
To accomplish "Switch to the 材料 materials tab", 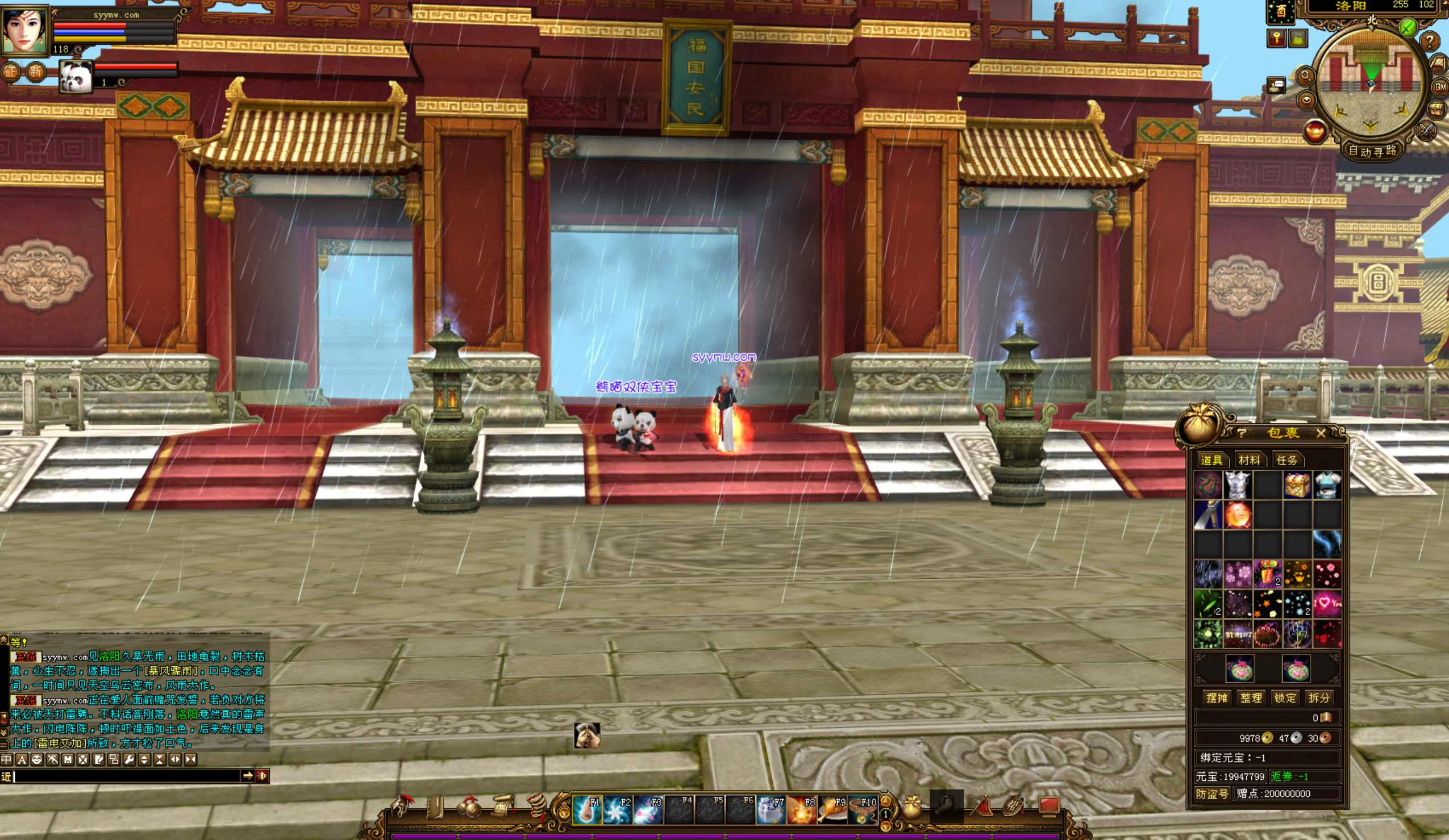I will pyautogui.click(x=1249, y=460).
